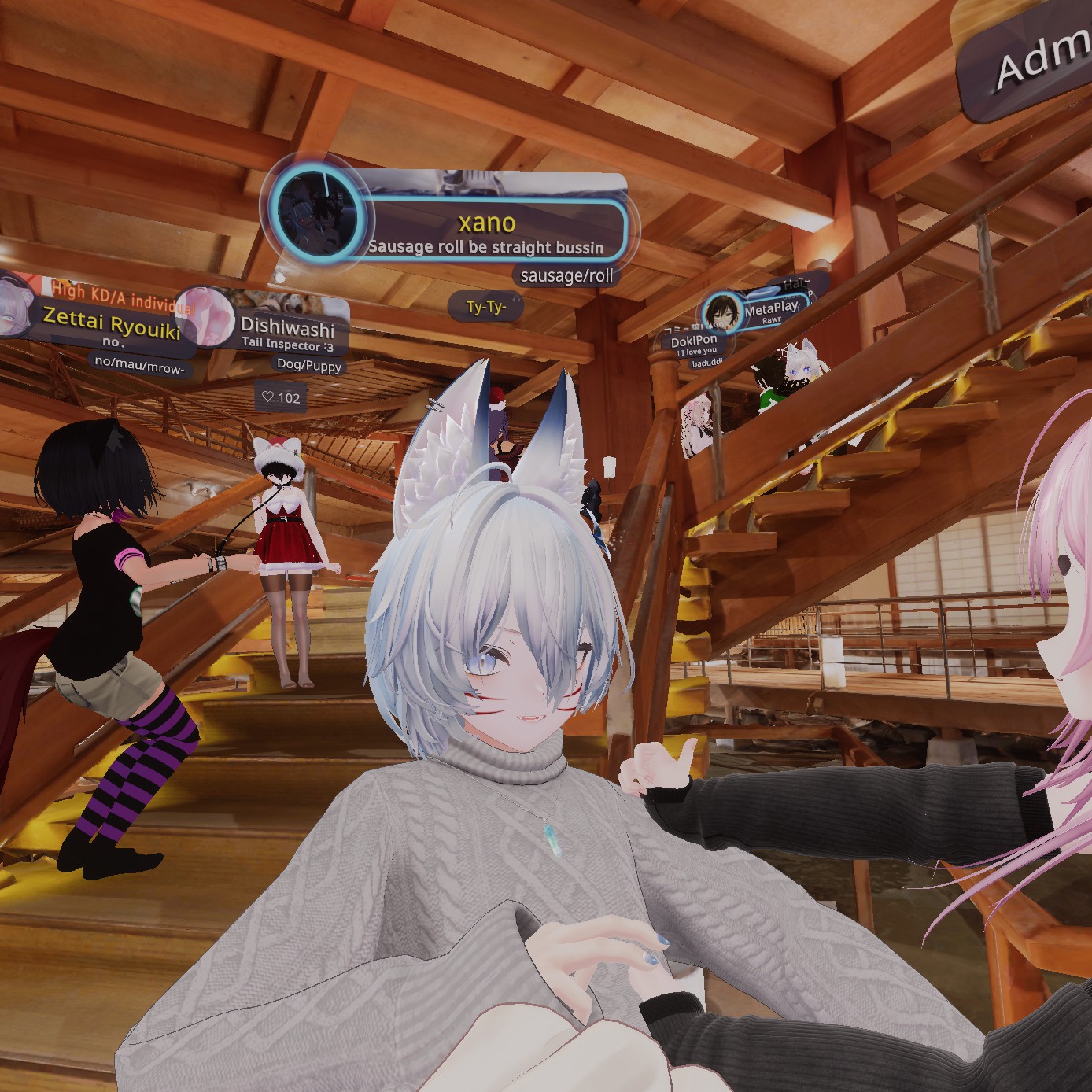Click Dishiwashi's round profile thumbnail
Screen dimensions: 1092x1092
click(x=206, y=316)
